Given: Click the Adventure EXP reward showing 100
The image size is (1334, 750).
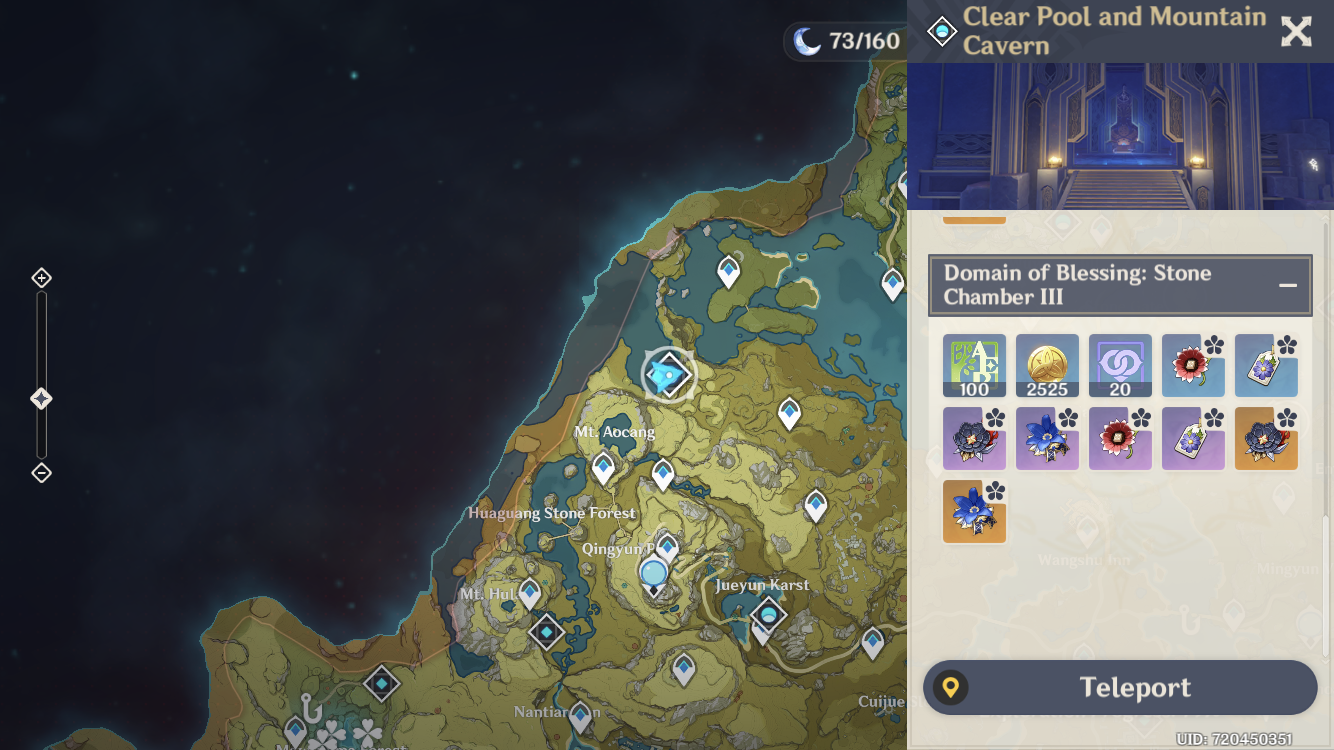Looking at the screenshot, I should point(974,365).
